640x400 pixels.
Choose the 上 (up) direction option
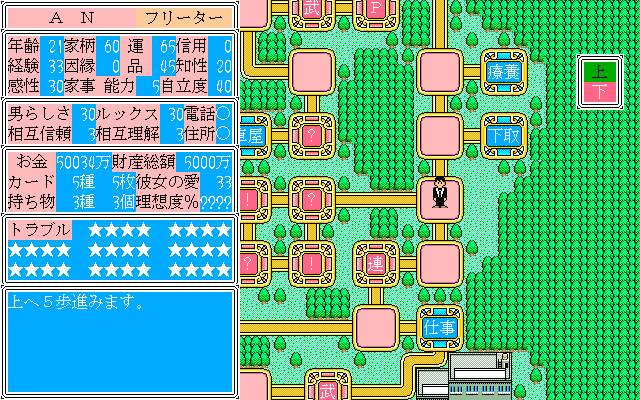599,73
